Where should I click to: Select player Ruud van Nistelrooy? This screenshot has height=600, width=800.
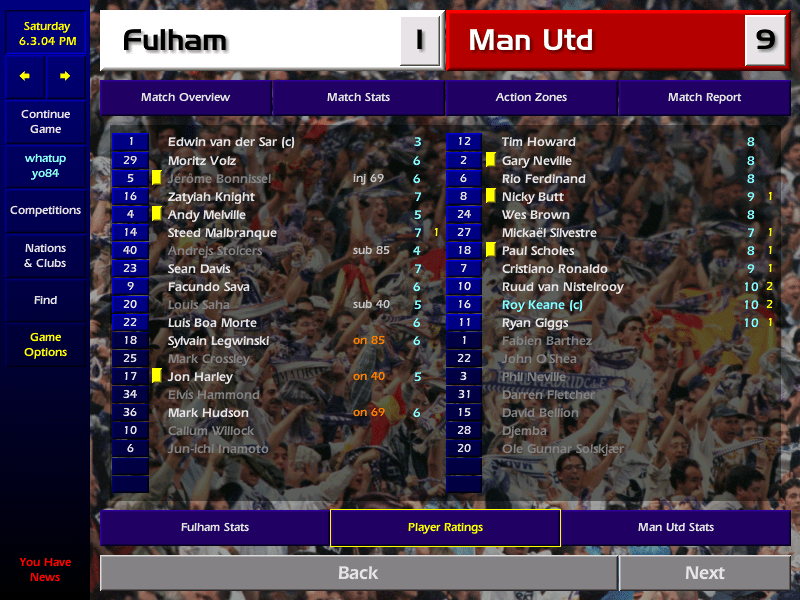[562, 287]
